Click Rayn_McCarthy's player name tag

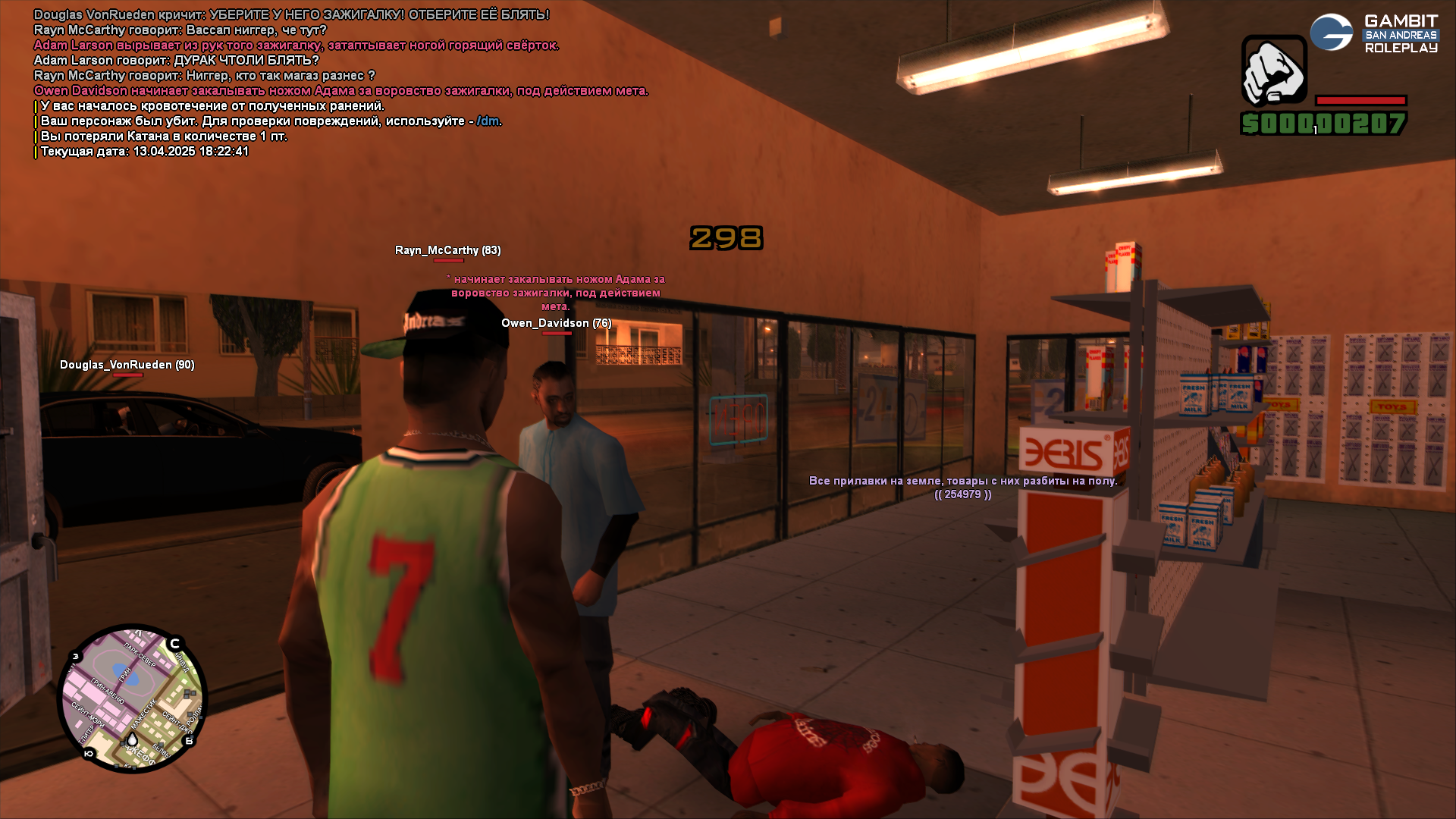click(x=447, y=250)
